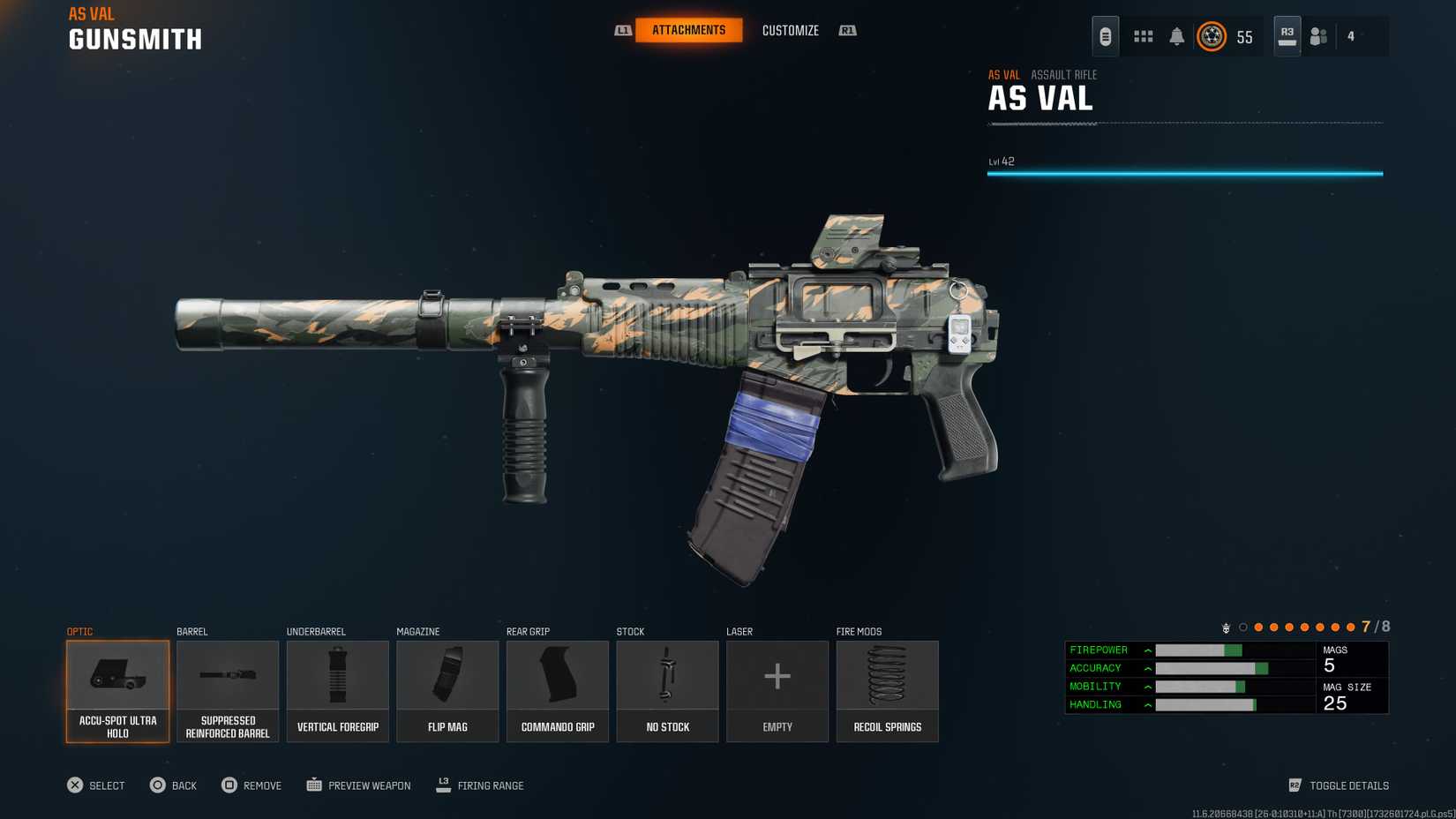Switch to the Customize tab
This screenshot has height=819, width=1456.
[790, 29]
